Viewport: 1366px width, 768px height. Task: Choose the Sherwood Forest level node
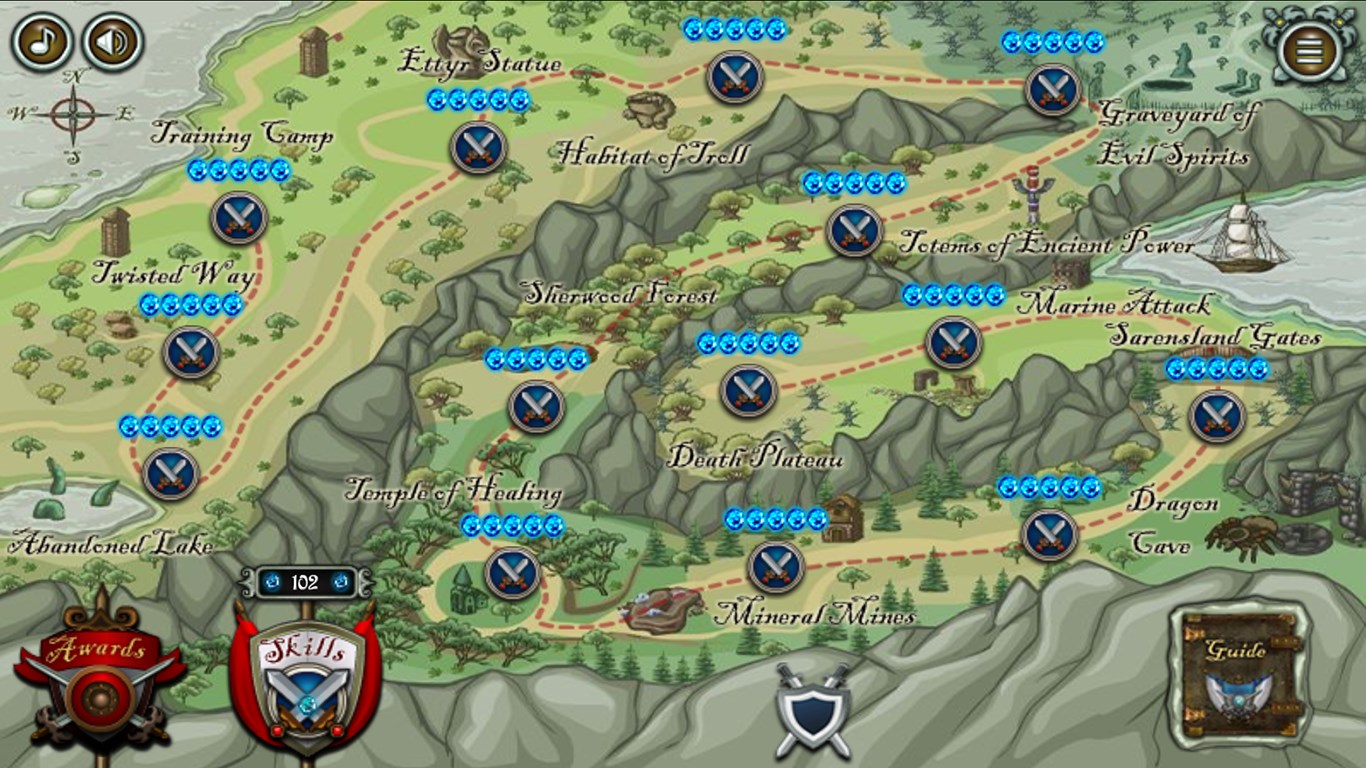[x=536, y=406]
